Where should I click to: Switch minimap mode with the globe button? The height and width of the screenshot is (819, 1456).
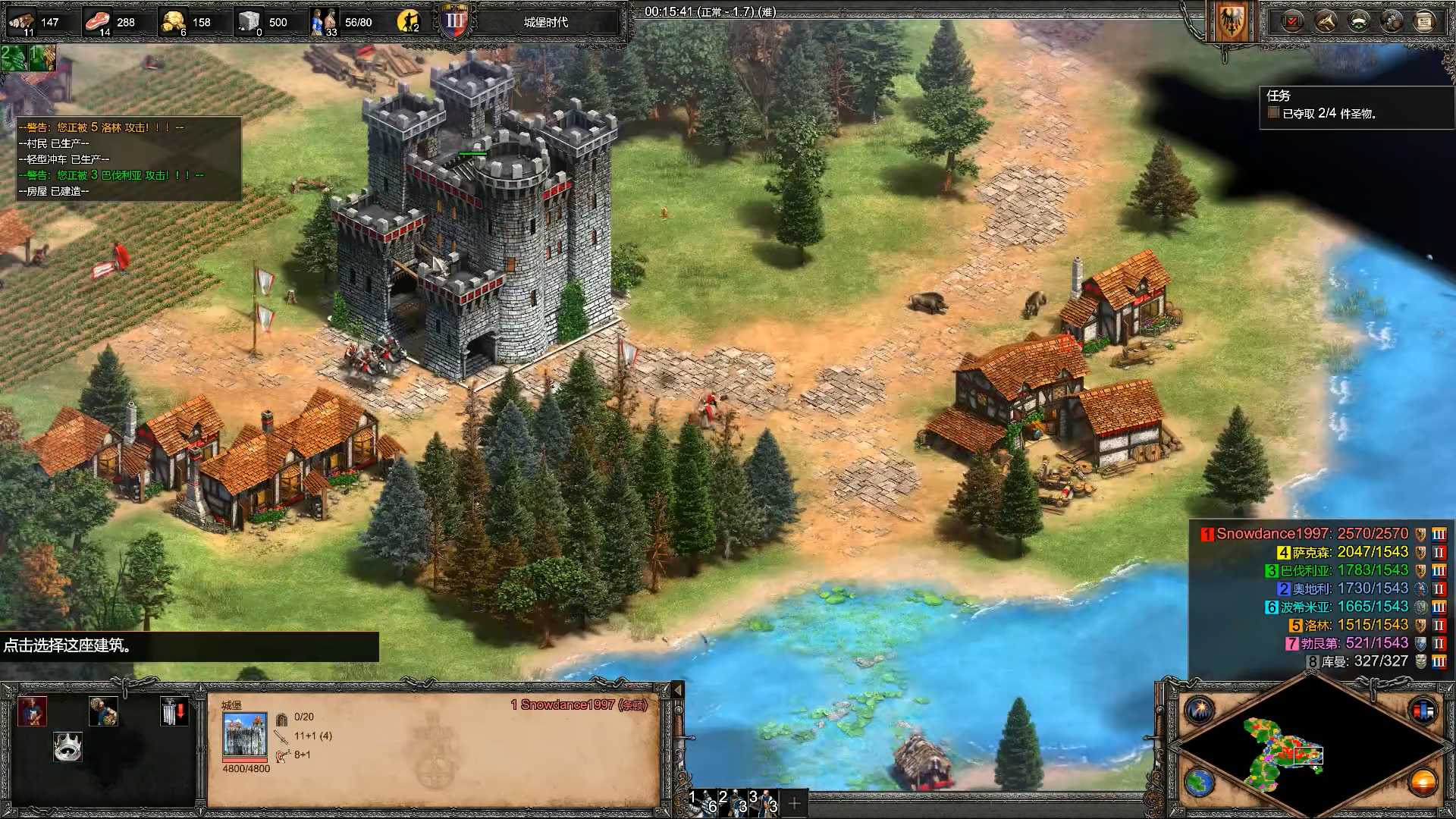coord(1200,782)
